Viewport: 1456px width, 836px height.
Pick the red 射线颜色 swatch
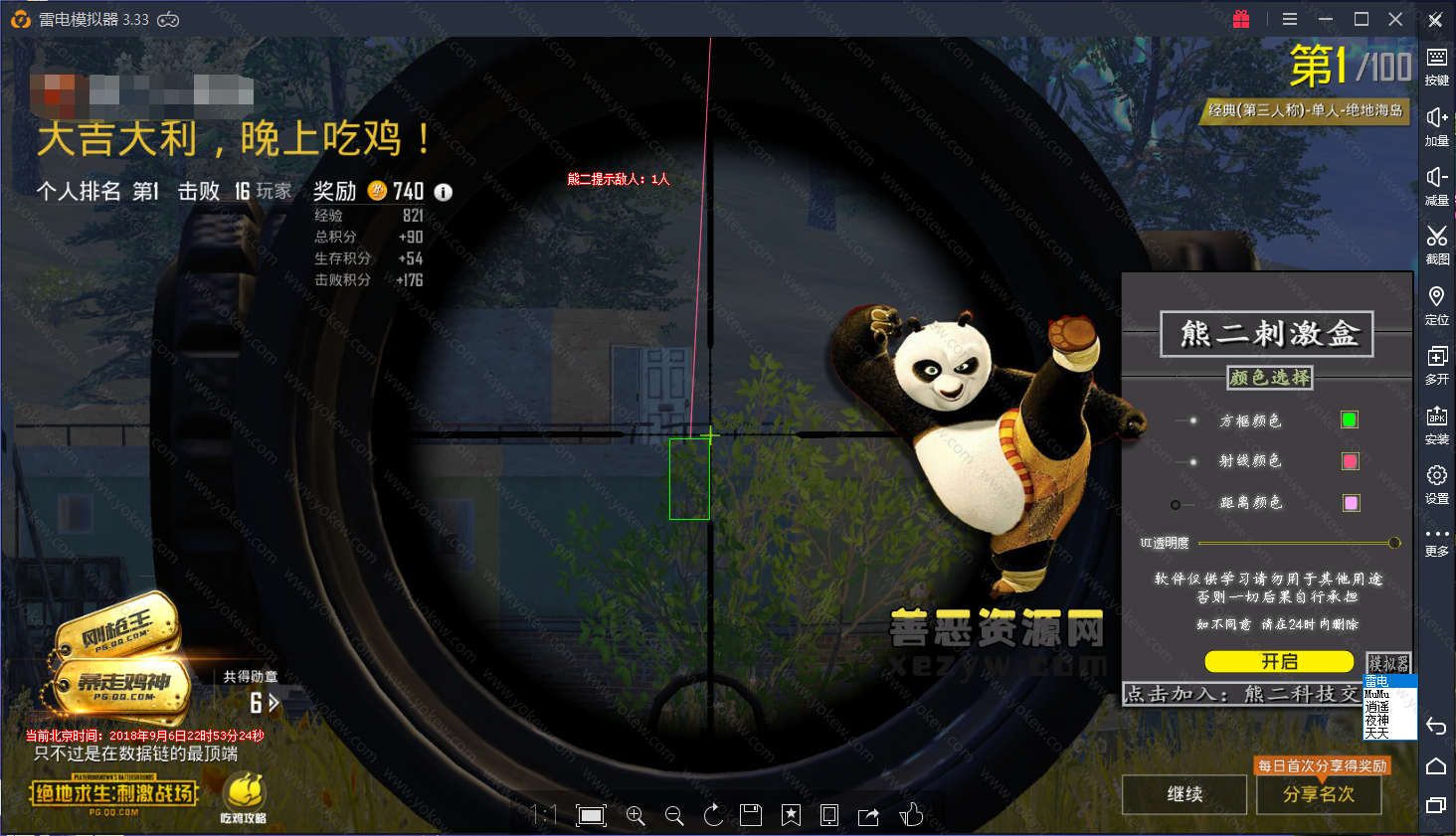click(1350, 461)
